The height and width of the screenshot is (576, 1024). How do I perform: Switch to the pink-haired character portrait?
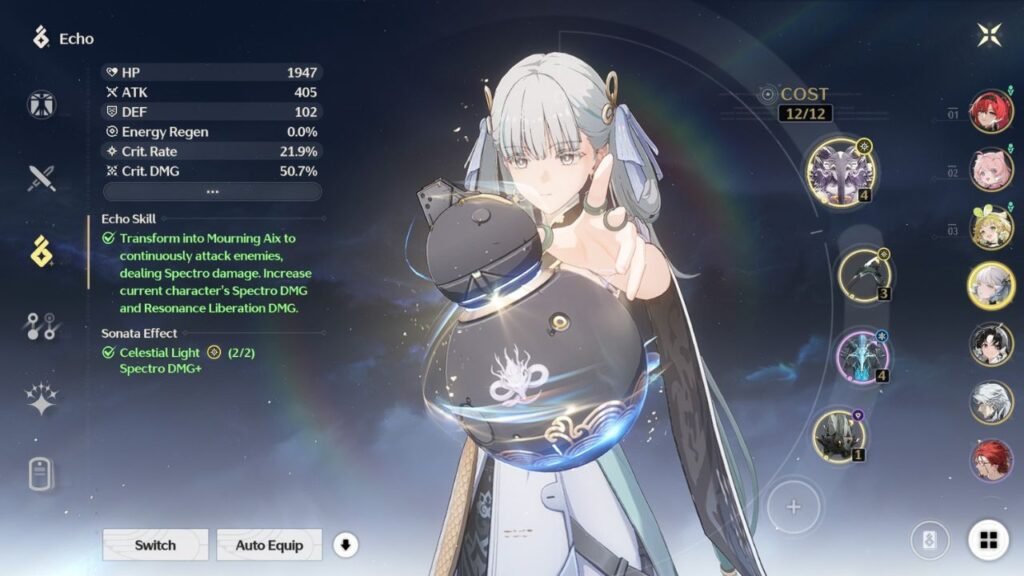(x=990, y=169)
